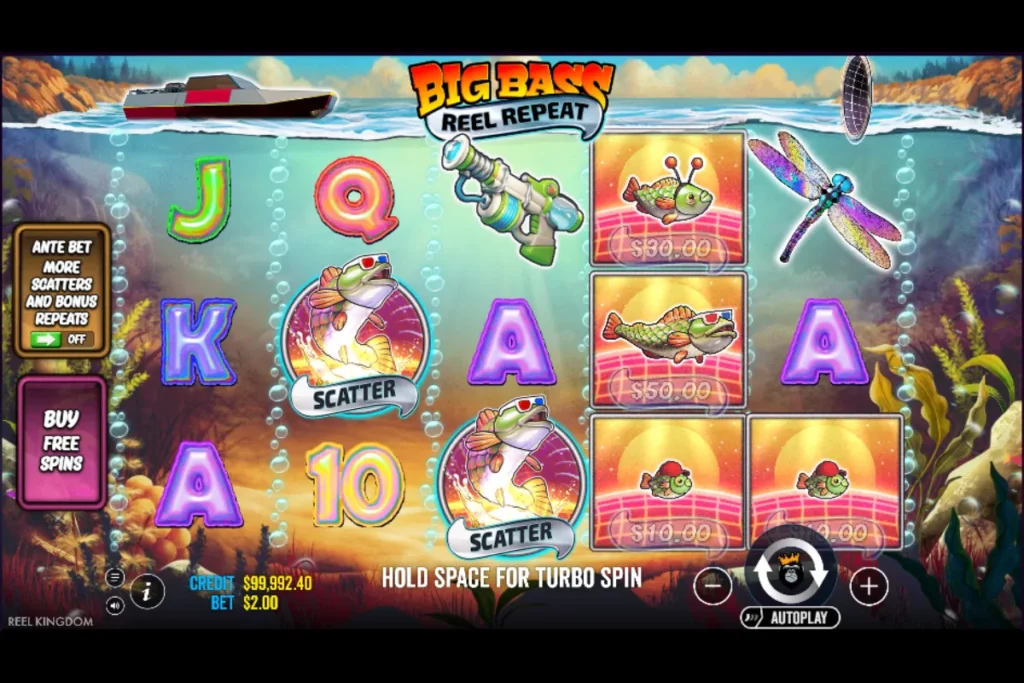Open the hamburger settings menu

(115, 578)
